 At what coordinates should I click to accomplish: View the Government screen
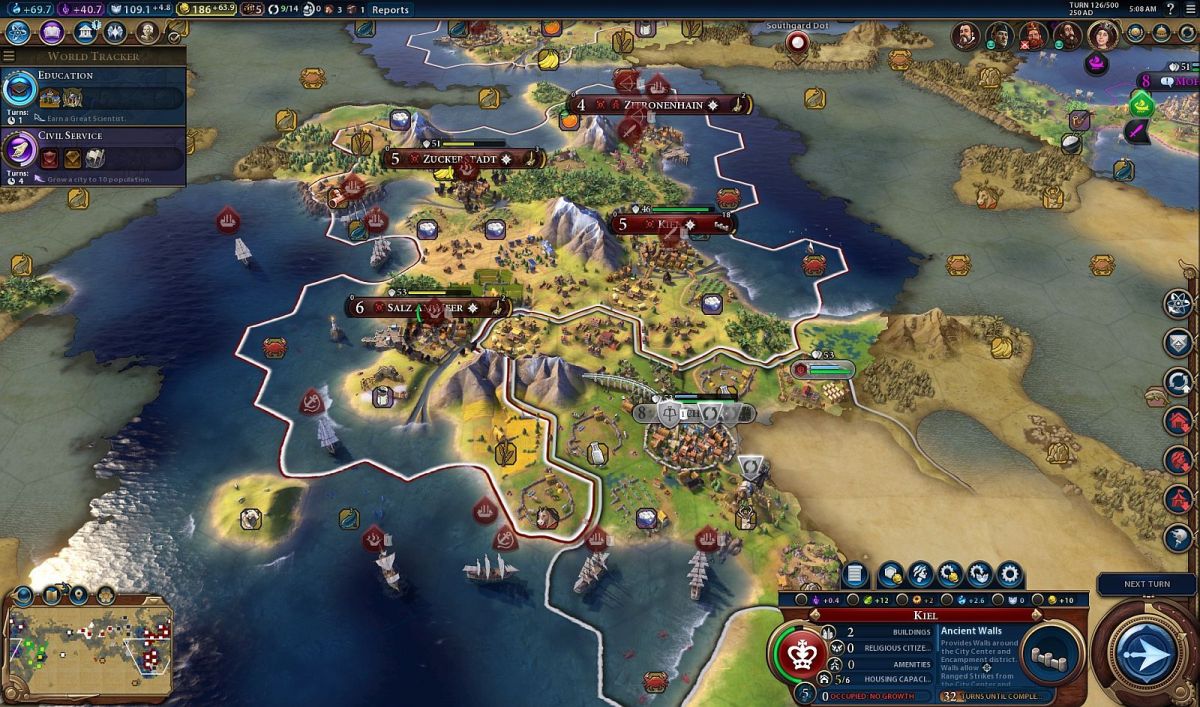point(85,32)
